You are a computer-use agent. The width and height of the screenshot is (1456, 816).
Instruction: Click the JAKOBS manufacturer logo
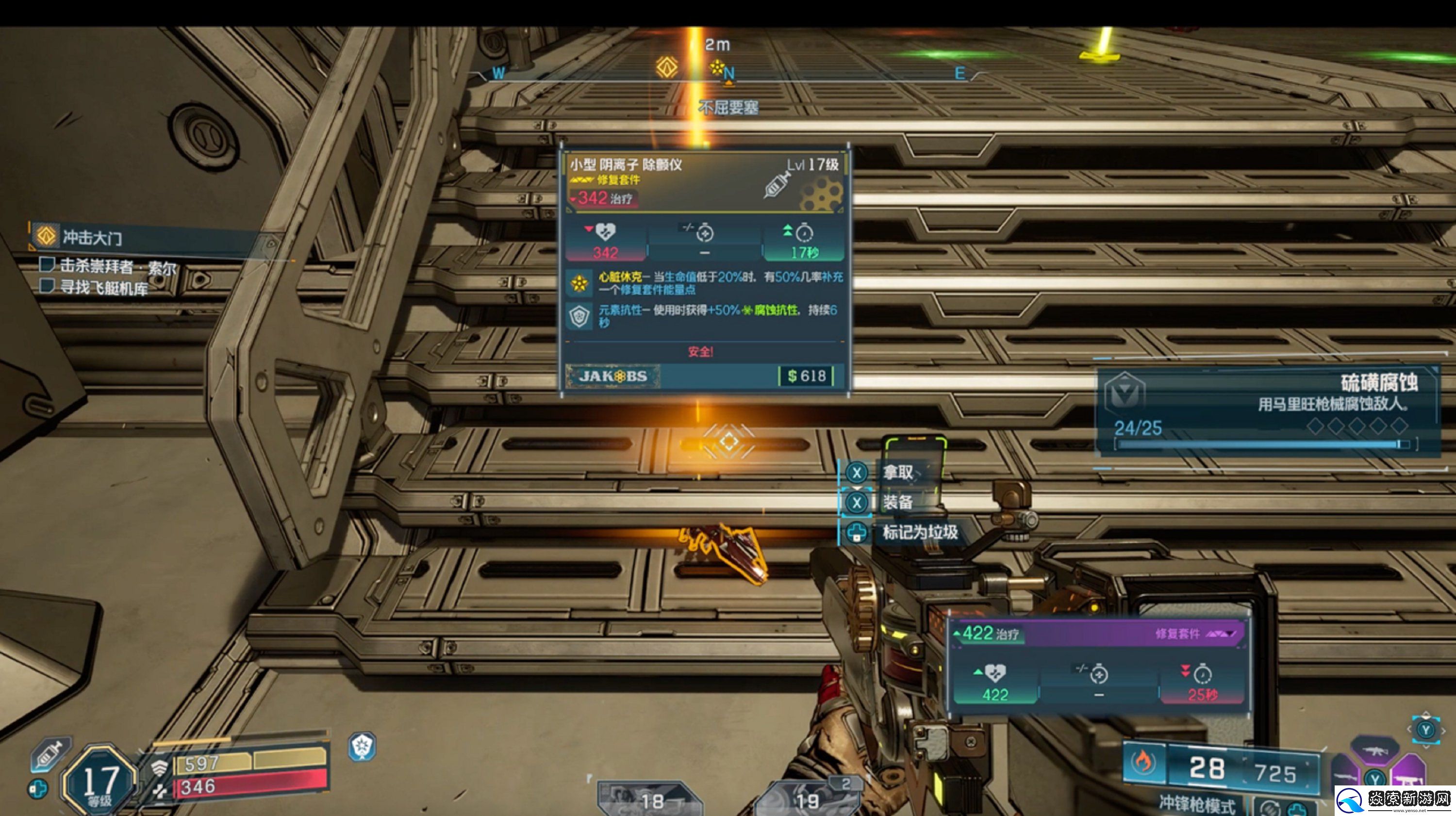tap(612, 376)
